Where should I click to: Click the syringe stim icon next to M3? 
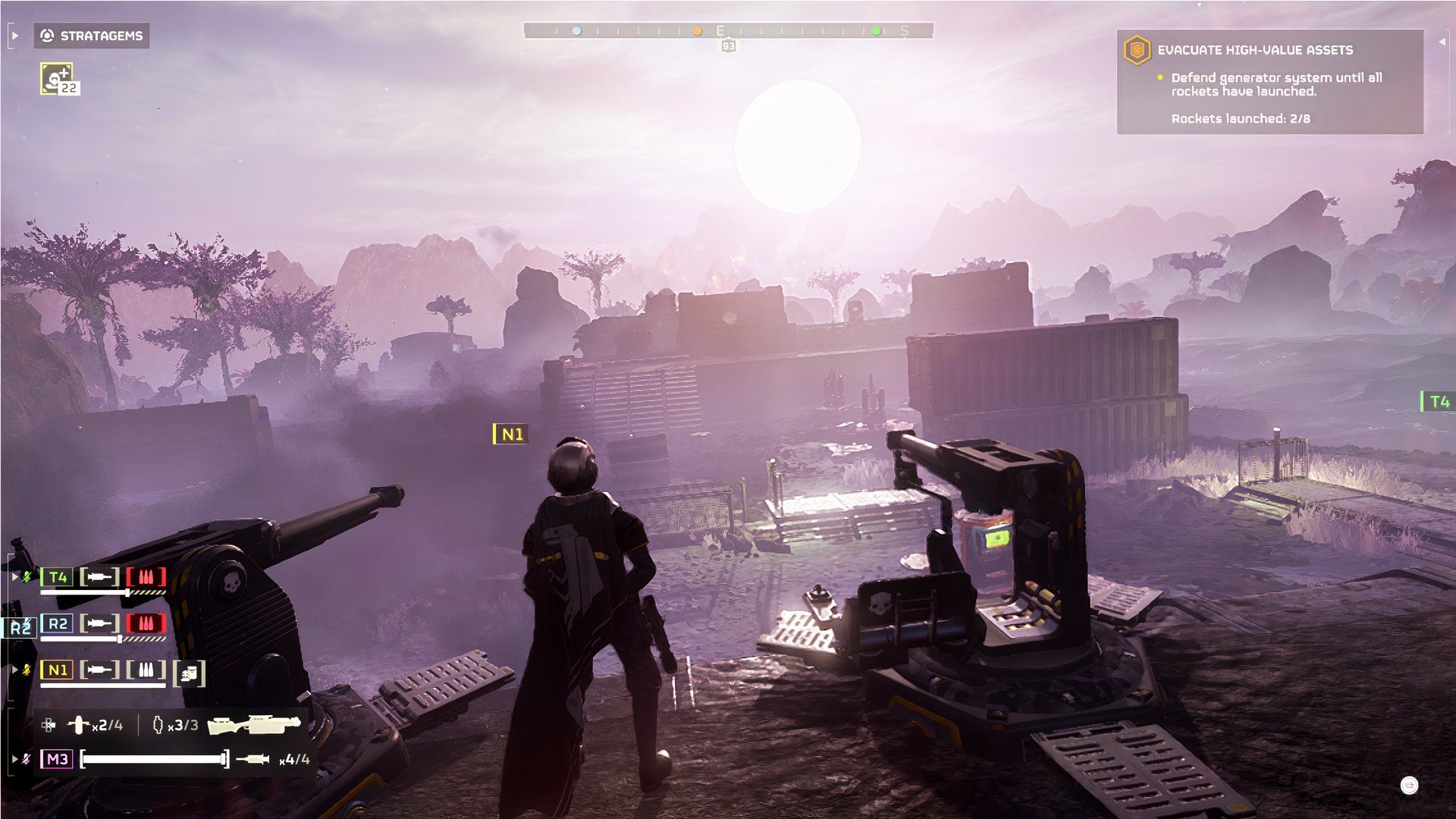pos(253,759)
